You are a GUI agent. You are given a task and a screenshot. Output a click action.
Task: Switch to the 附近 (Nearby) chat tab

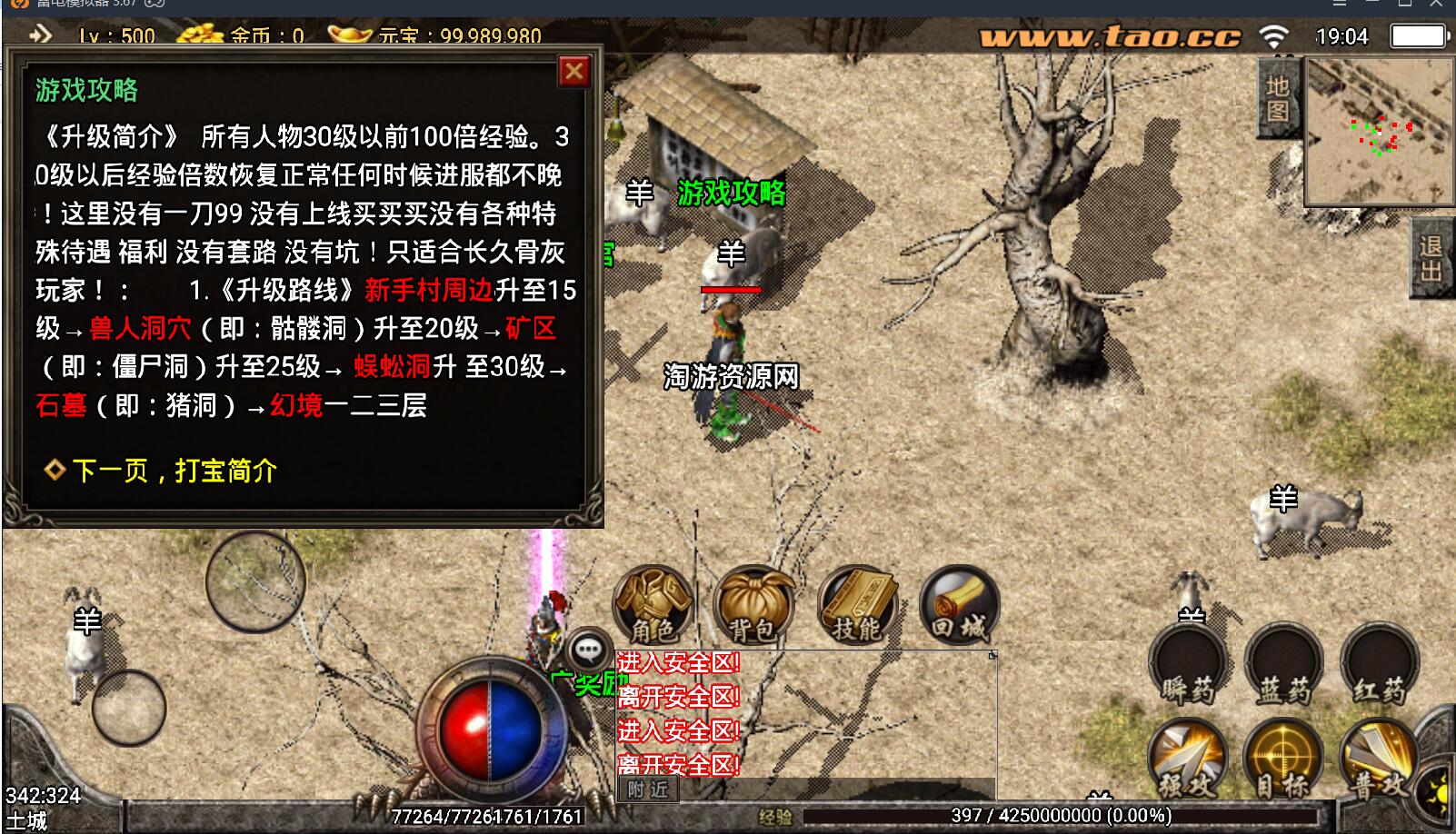tap(647, 789)
